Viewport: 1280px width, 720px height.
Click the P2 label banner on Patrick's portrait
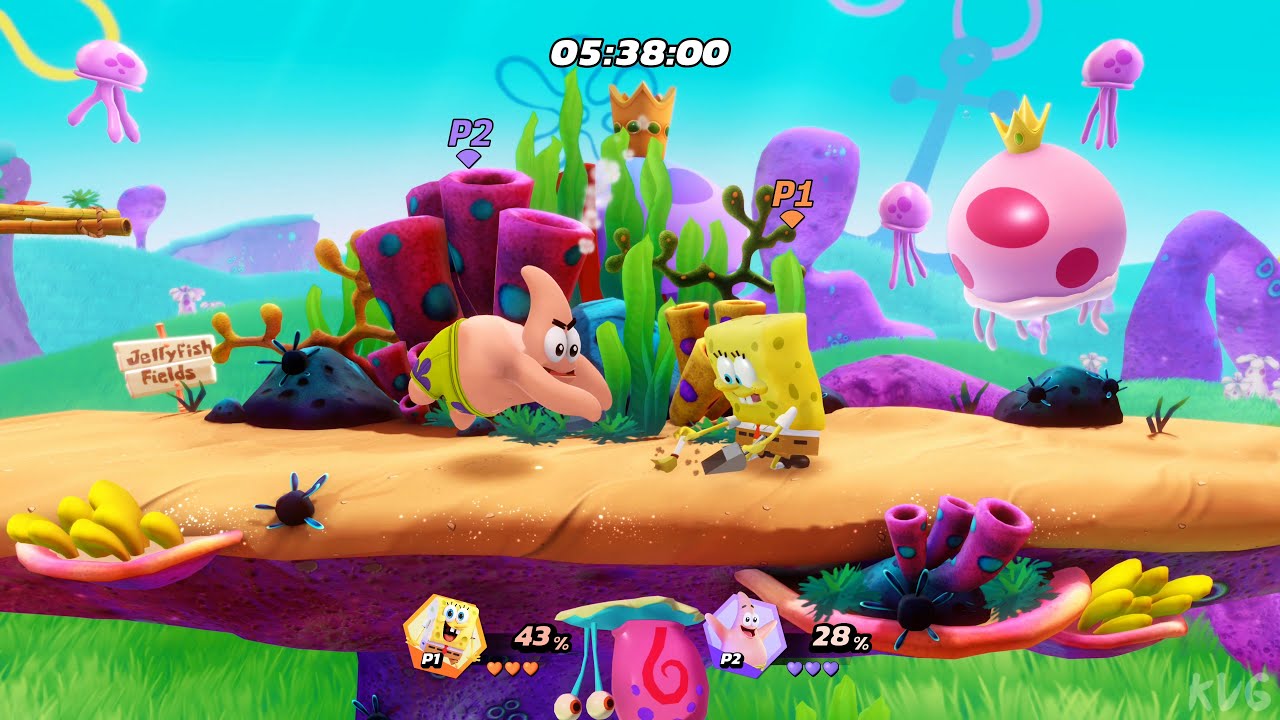point(730,661)
